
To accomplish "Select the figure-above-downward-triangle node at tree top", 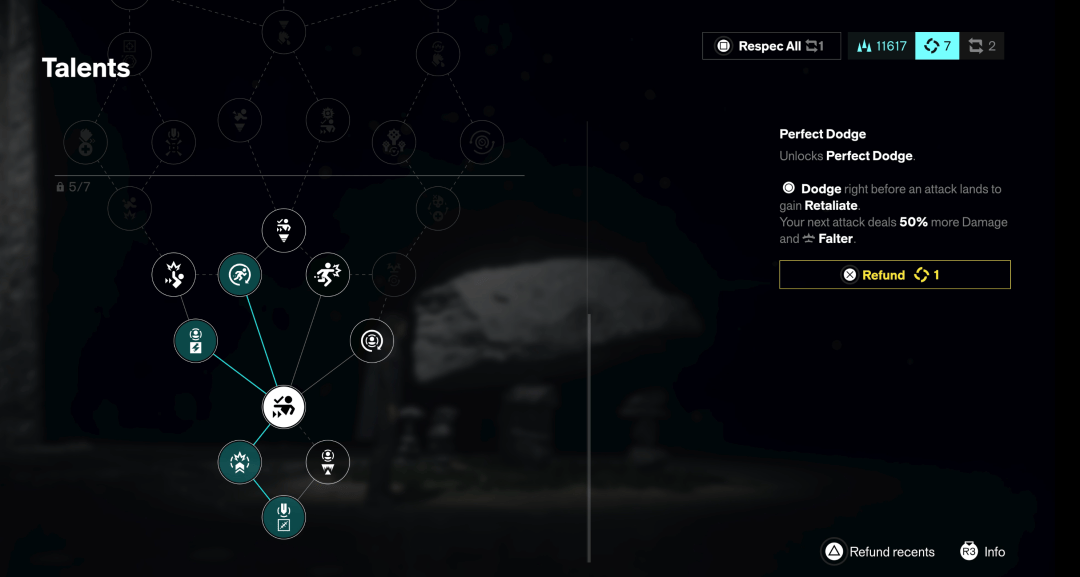I will (x=283, y=230).
